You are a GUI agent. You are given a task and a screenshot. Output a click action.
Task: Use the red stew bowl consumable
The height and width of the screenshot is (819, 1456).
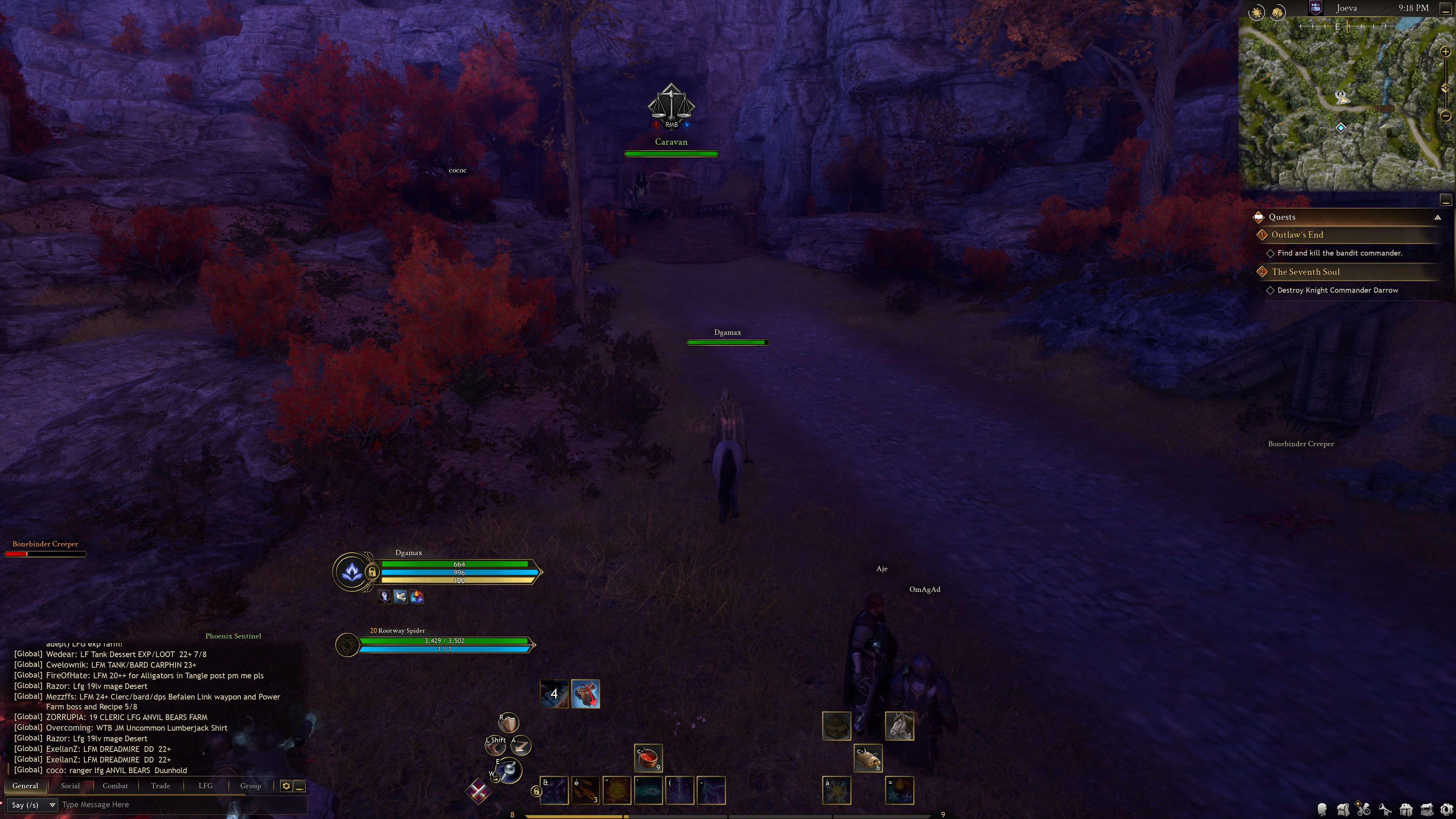pyautogui.click(x=648, y=758)
